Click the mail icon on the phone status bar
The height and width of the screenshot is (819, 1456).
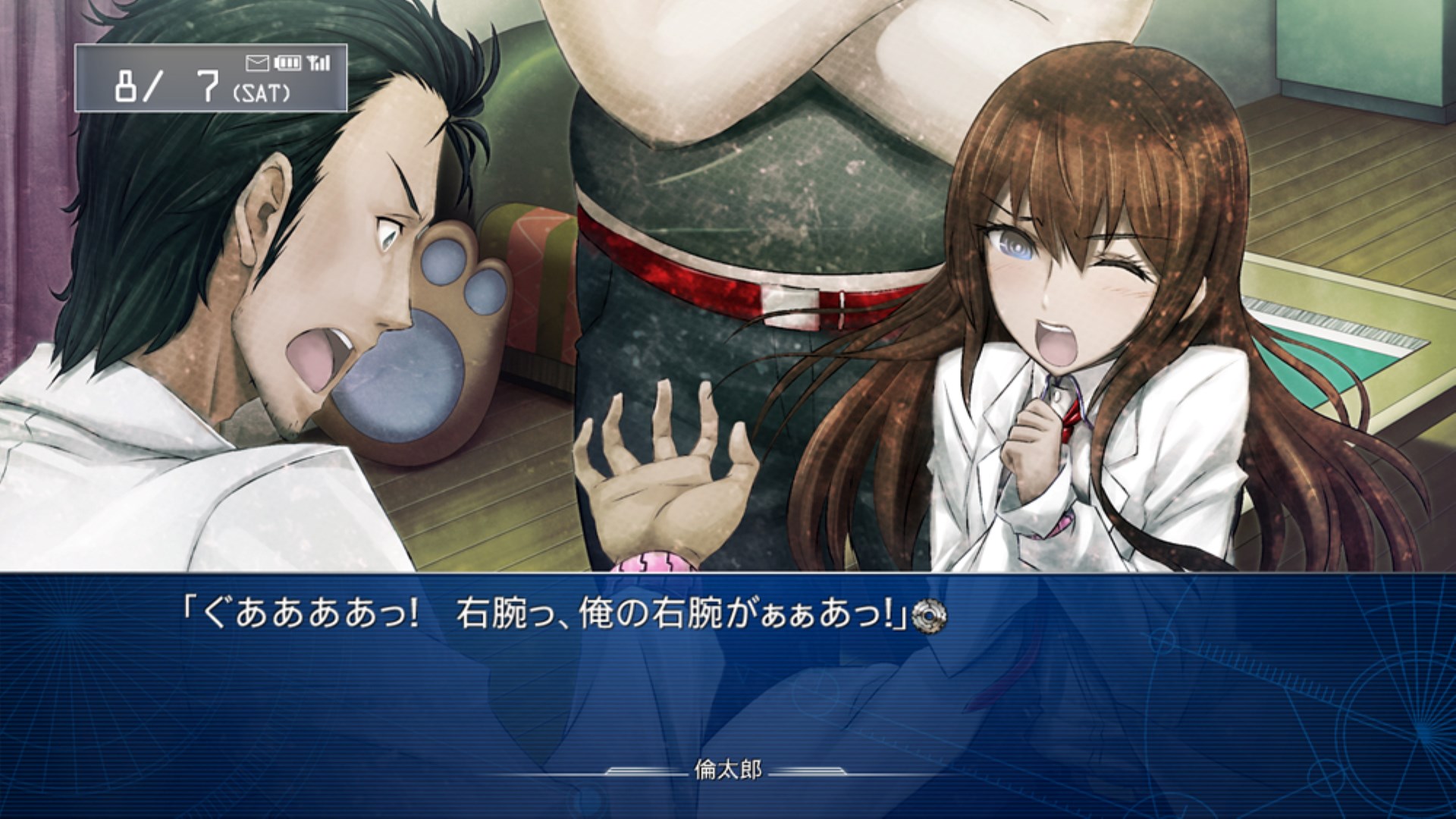[x=256, y=63]
